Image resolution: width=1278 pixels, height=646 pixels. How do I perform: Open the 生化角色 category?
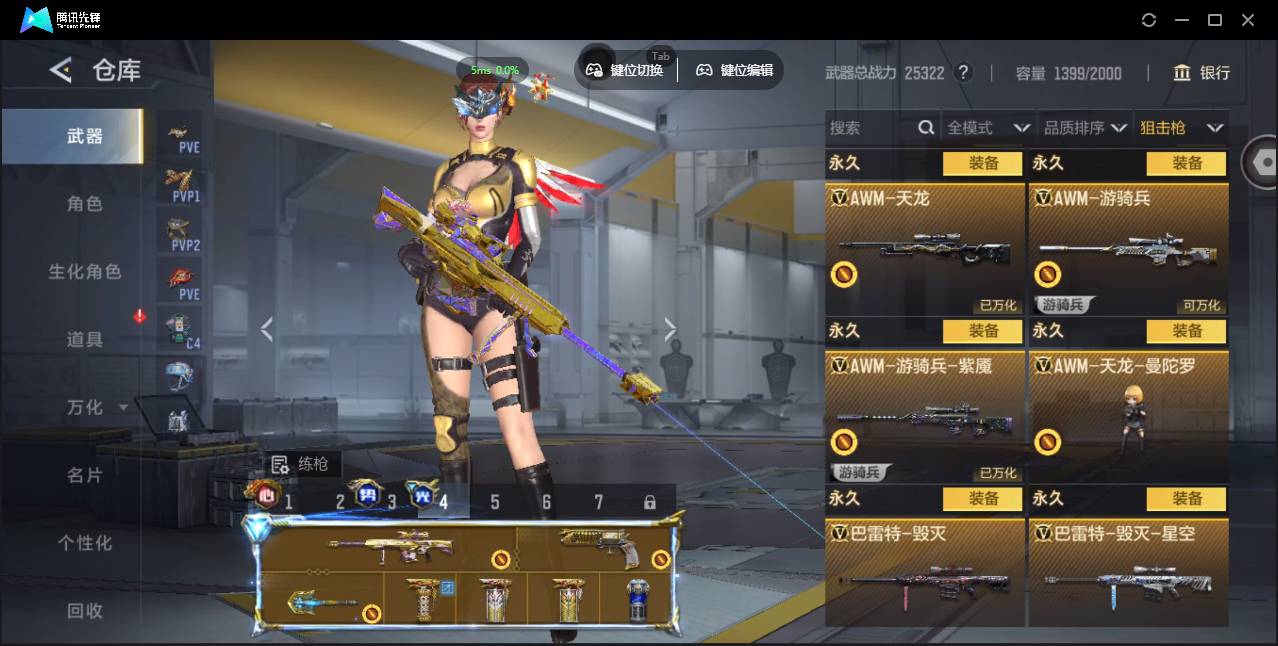pos(85,272)
